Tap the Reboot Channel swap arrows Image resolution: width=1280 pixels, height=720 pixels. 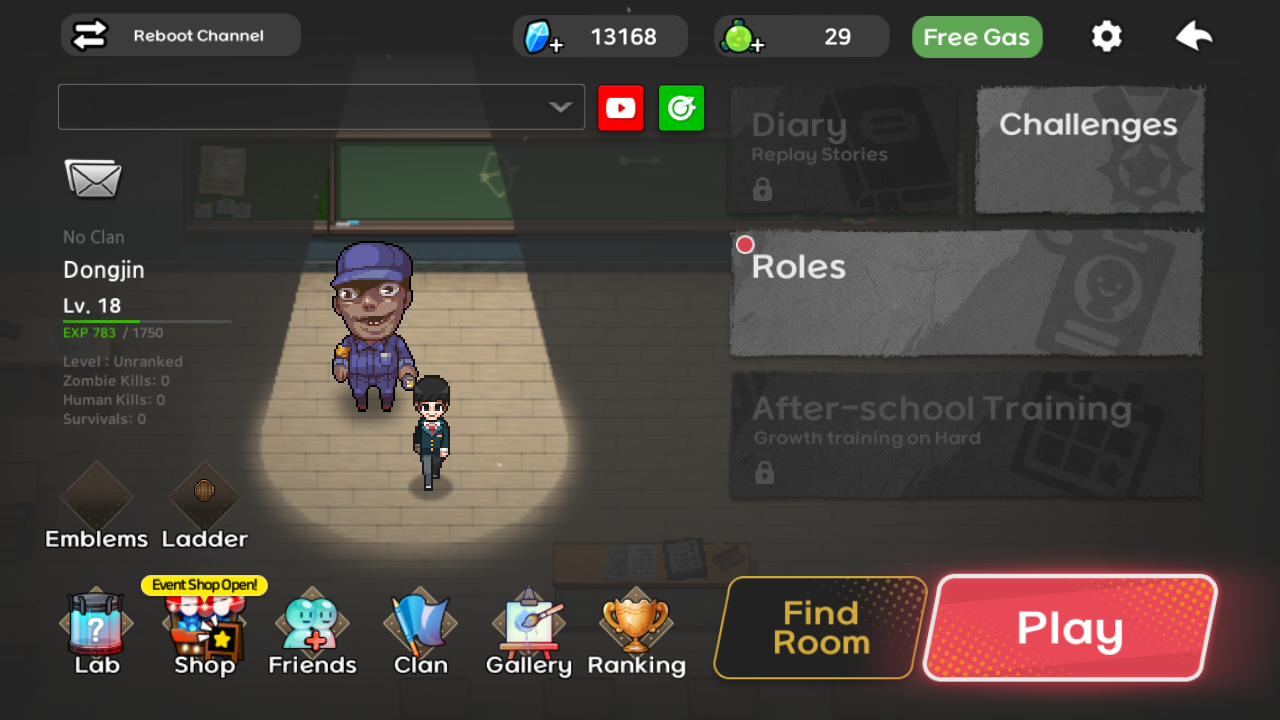[x=89, y=34]
